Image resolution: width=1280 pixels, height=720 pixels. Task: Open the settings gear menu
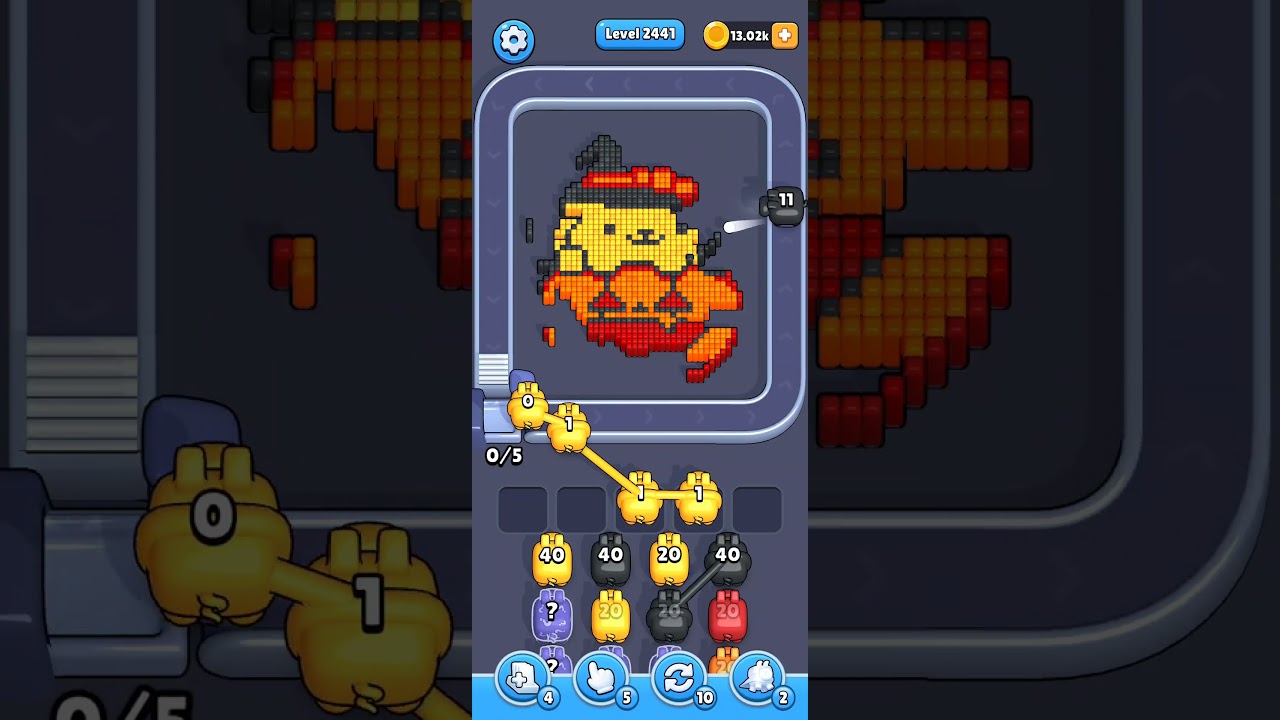point(514,40)
